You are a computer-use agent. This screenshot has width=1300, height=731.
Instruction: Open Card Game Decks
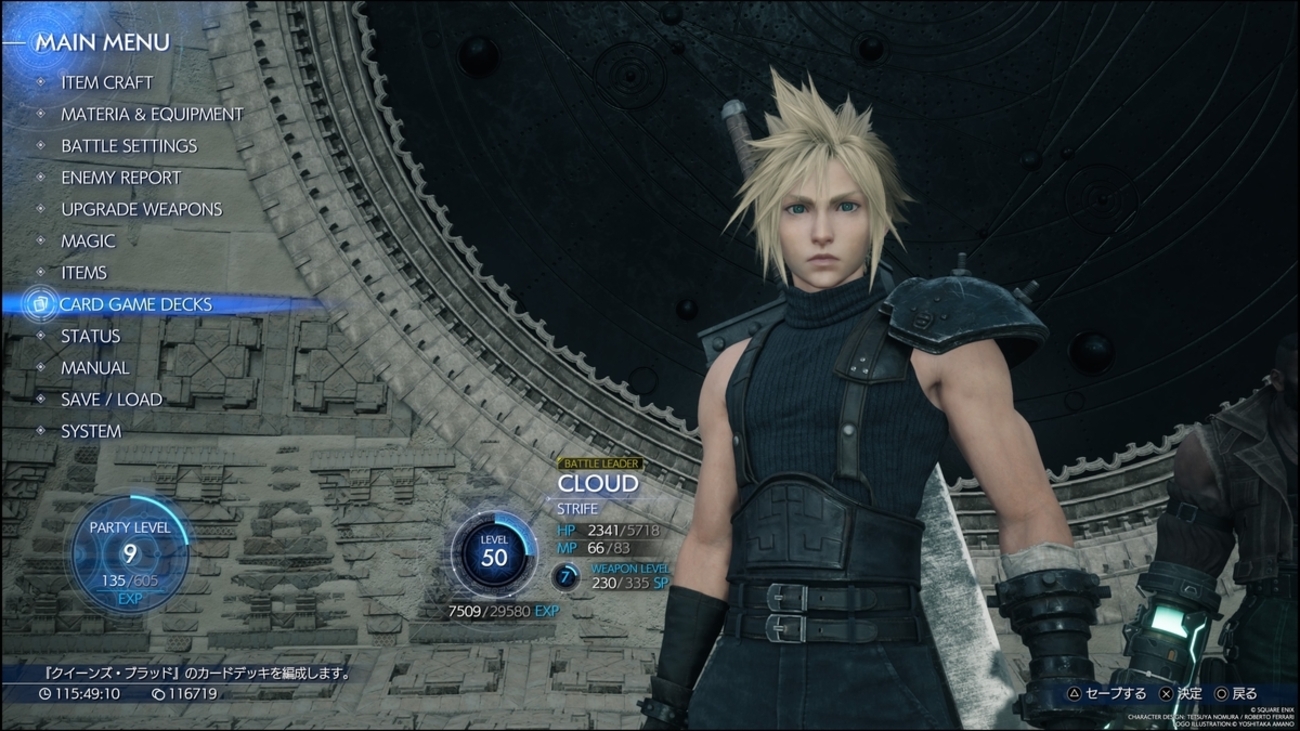(135, 304)
